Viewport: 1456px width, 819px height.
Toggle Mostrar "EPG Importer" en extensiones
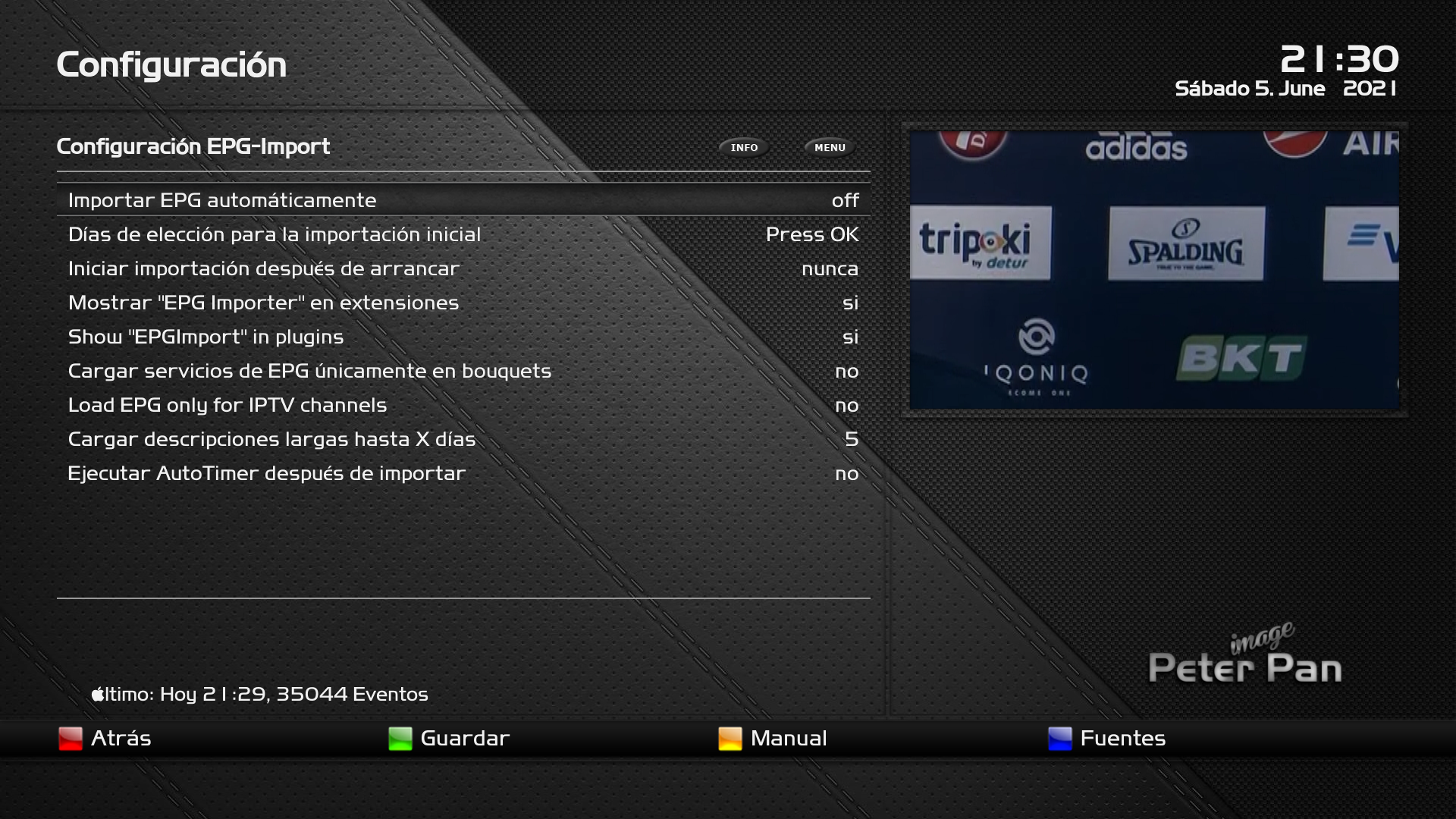(x=463, y=303)
